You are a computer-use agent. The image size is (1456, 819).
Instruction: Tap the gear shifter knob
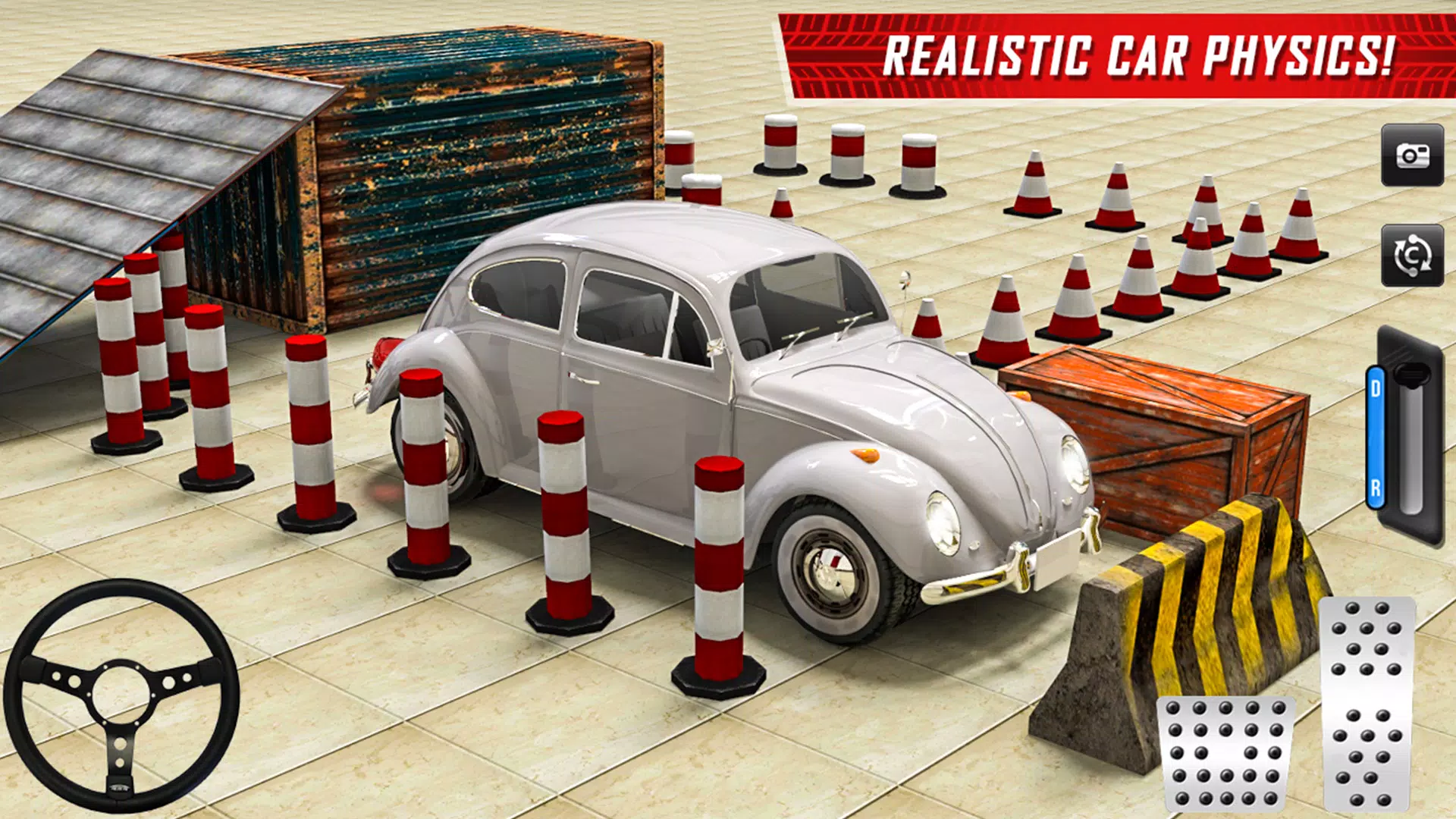1412,373
